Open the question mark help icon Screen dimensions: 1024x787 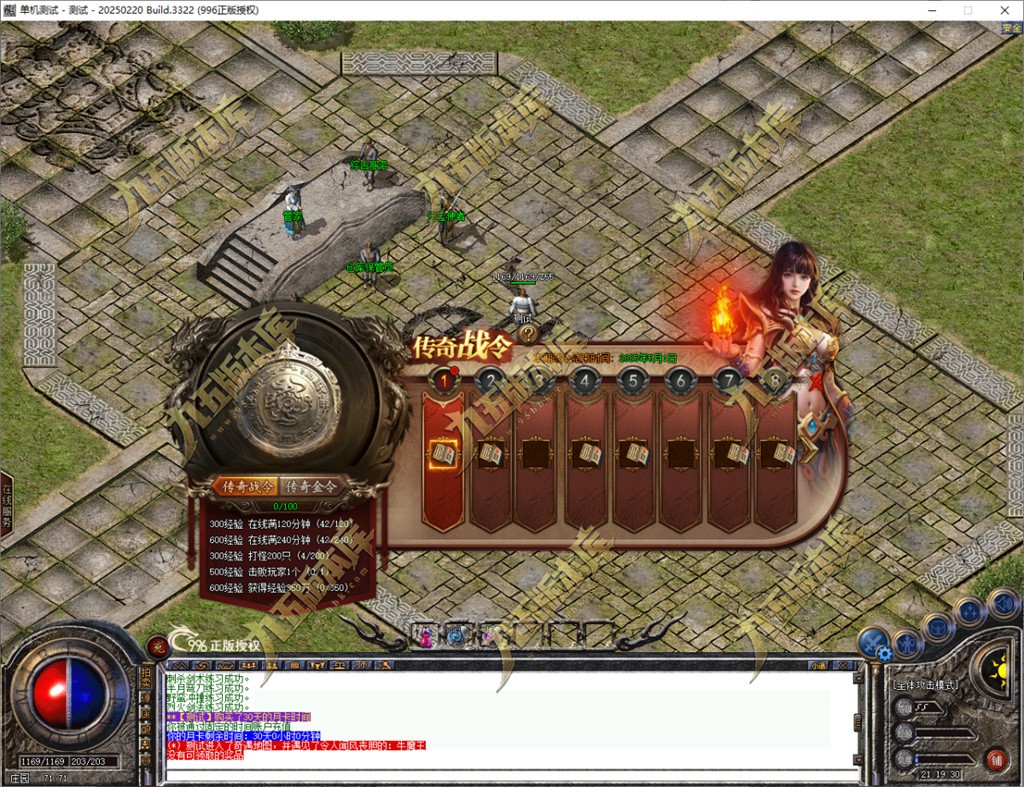pos(527,335)
